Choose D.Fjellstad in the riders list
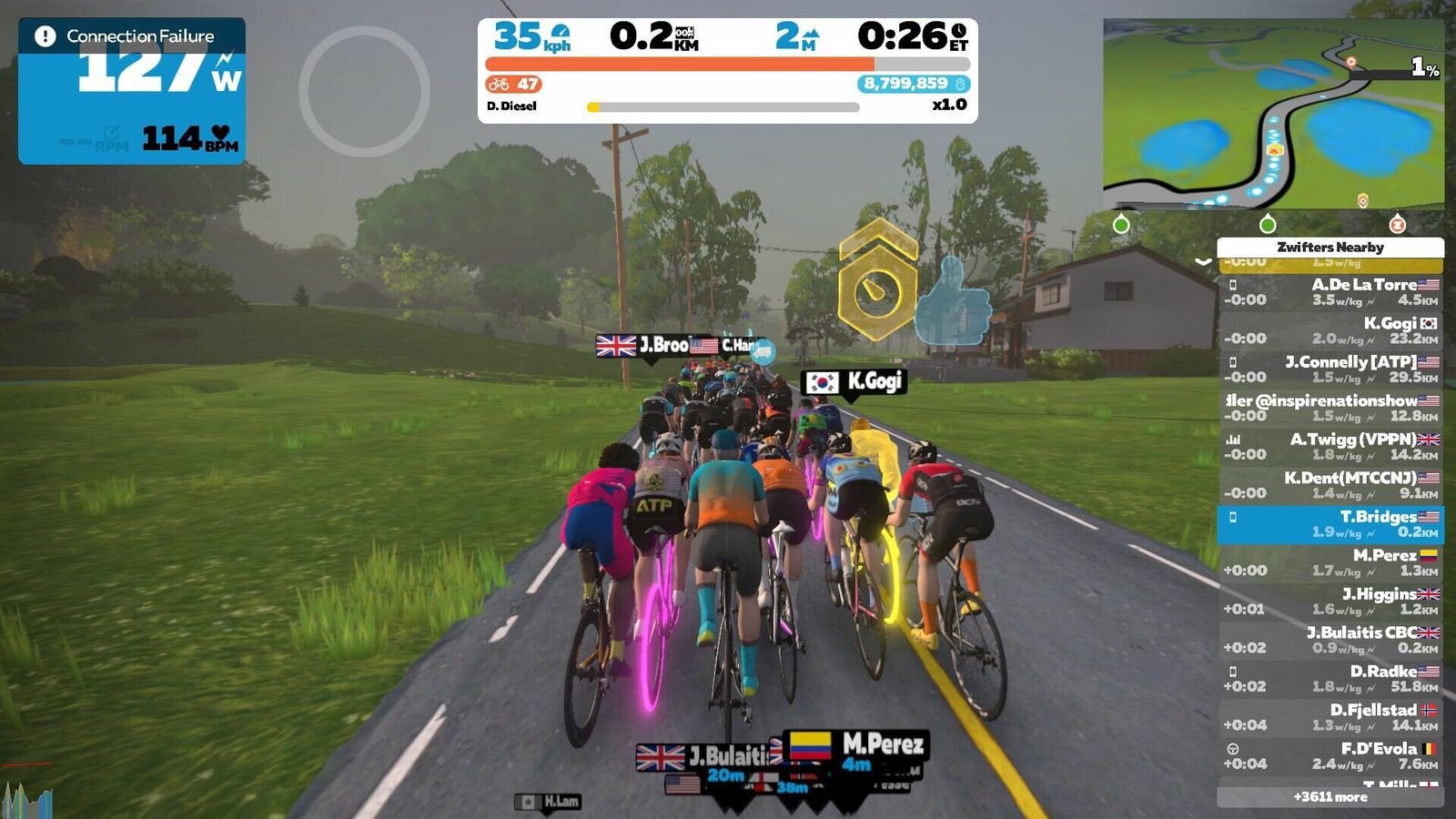Image resolution: width=1456 pixels, height=819 pixels. [x=1330, y=718]
